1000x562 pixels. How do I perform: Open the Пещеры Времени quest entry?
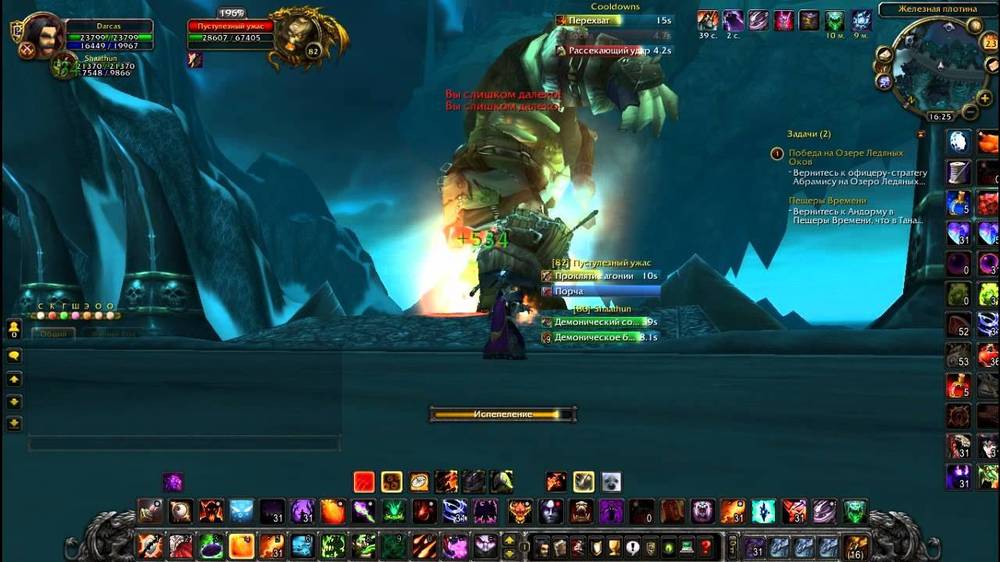tap(825, 201)
